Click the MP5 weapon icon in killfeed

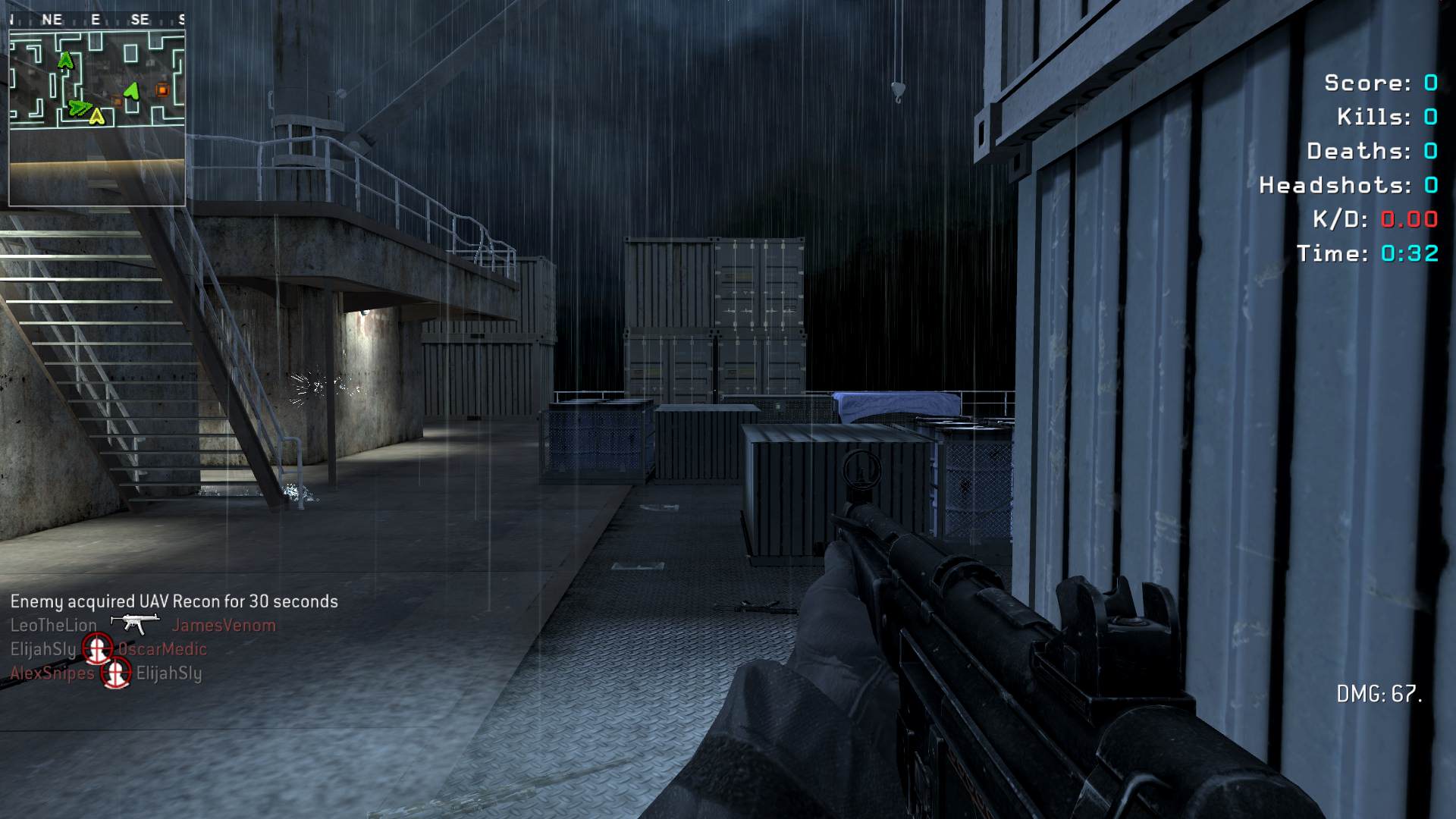(135, 624)
